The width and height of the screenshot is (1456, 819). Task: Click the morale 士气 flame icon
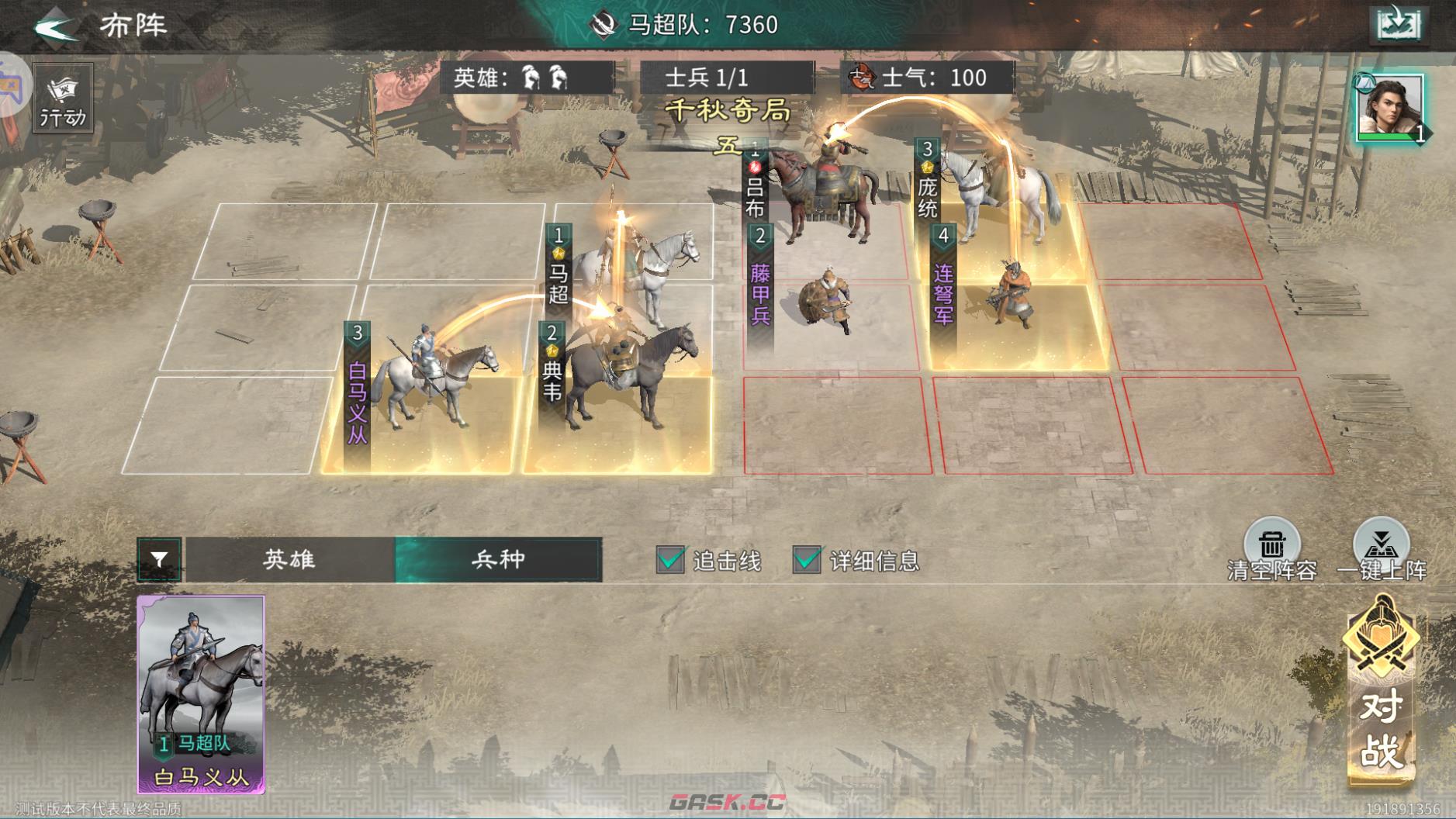coord(863,78)
